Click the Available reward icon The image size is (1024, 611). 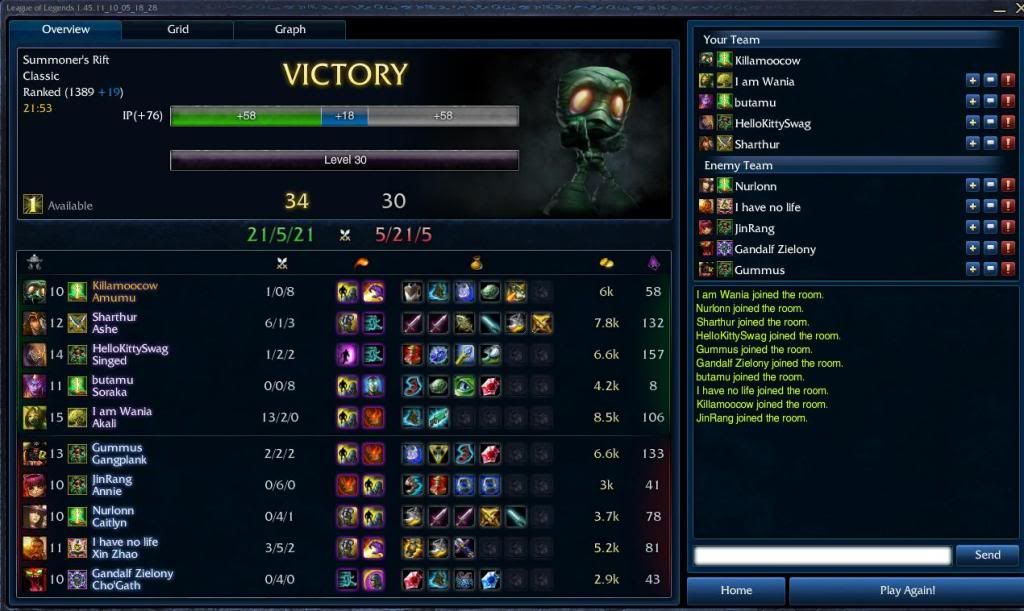pos(33,205)
